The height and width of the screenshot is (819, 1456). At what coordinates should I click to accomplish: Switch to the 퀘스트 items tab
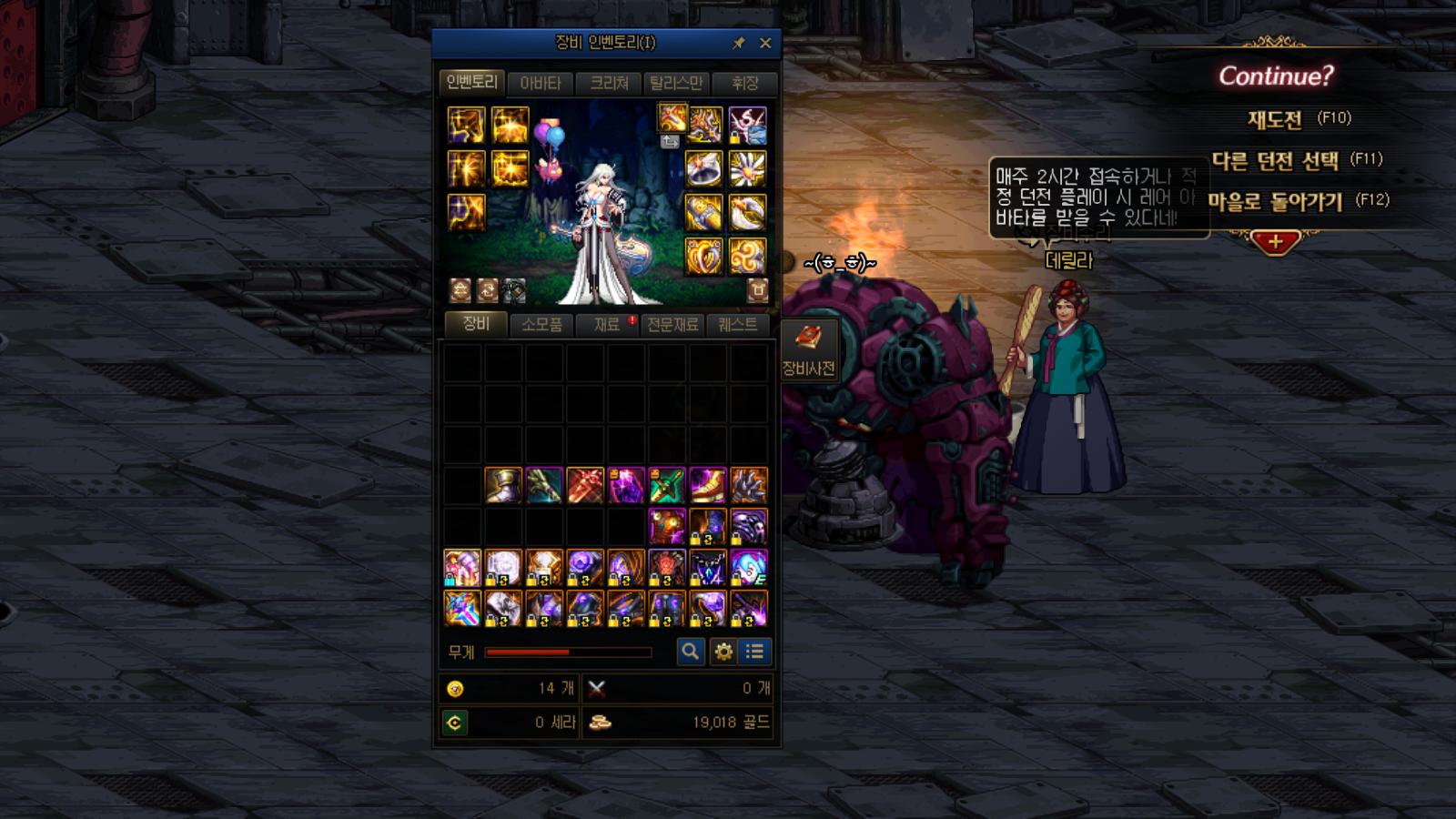tap(737, 325)
